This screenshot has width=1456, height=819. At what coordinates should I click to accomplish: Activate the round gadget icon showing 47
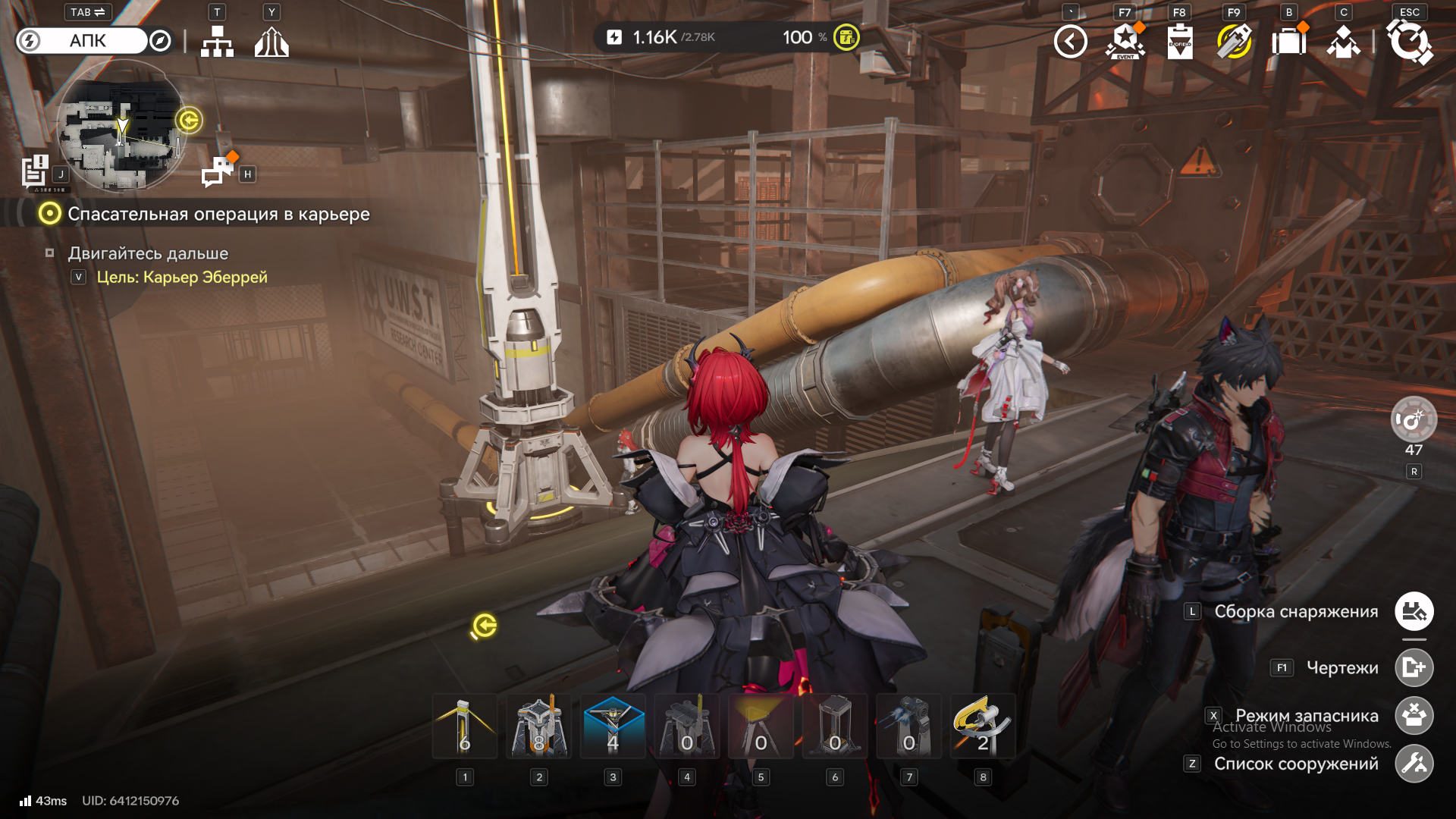tap(1414, 419)
